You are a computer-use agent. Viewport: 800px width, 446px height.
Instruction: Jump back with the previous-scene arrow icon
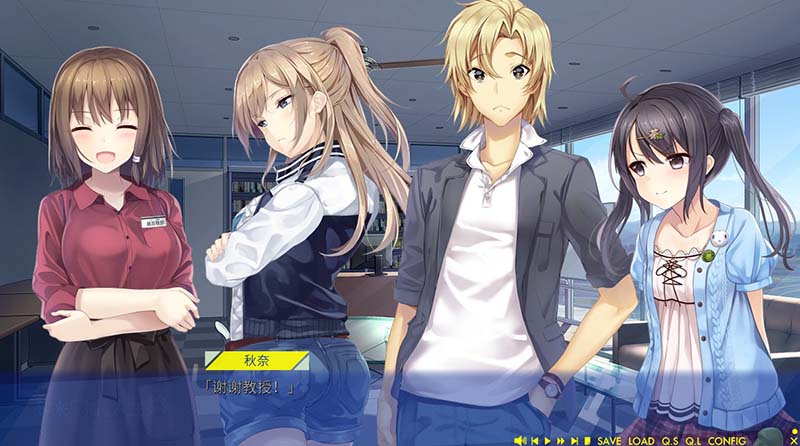[x=535, y=441]
